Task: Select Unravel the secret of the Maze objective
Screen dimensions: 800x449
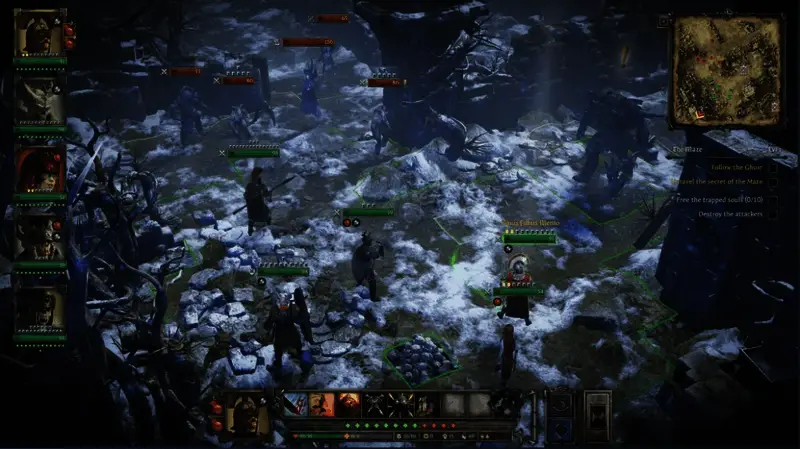Action: point(715,182)
